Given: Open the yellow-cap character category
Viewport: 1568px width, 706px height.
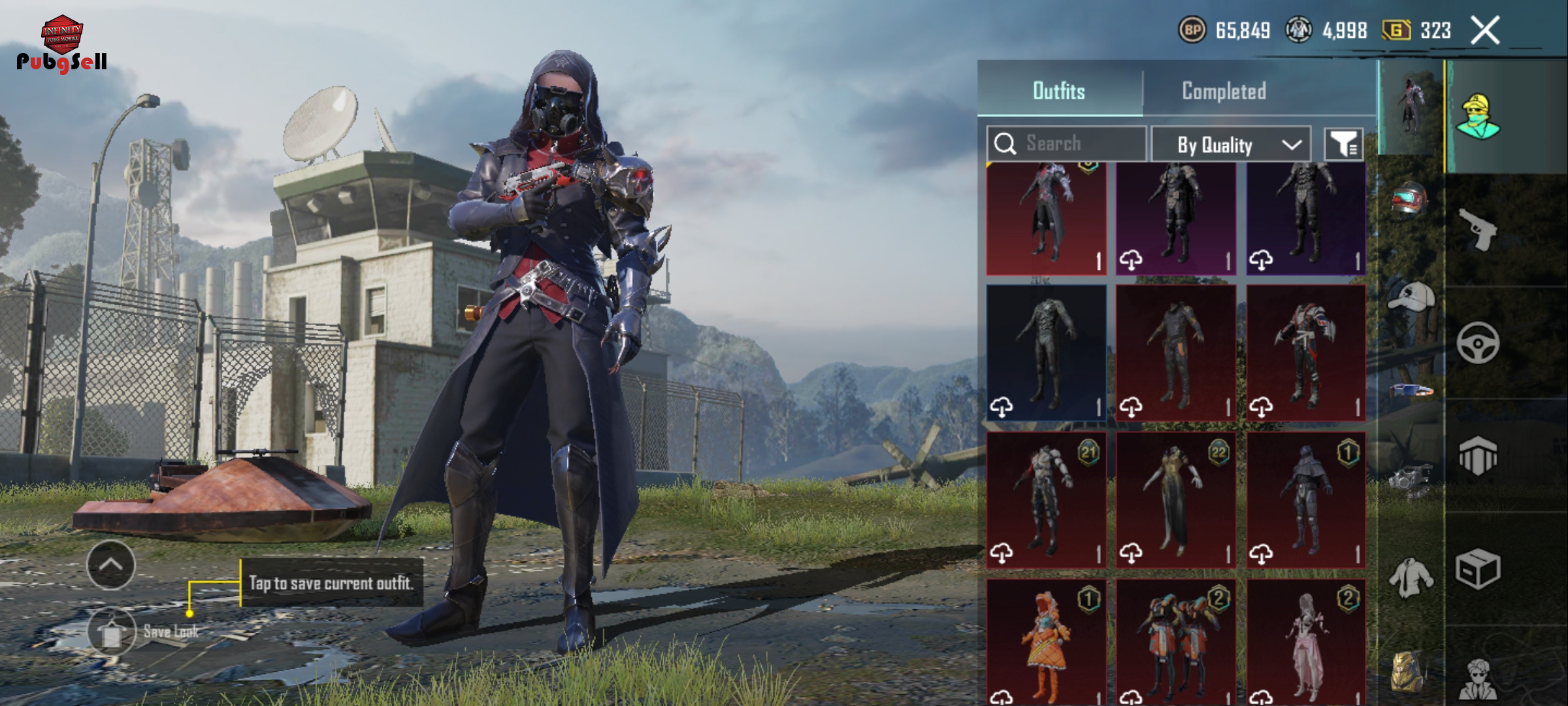Looking at the screenshot, I should [1478, 116].
